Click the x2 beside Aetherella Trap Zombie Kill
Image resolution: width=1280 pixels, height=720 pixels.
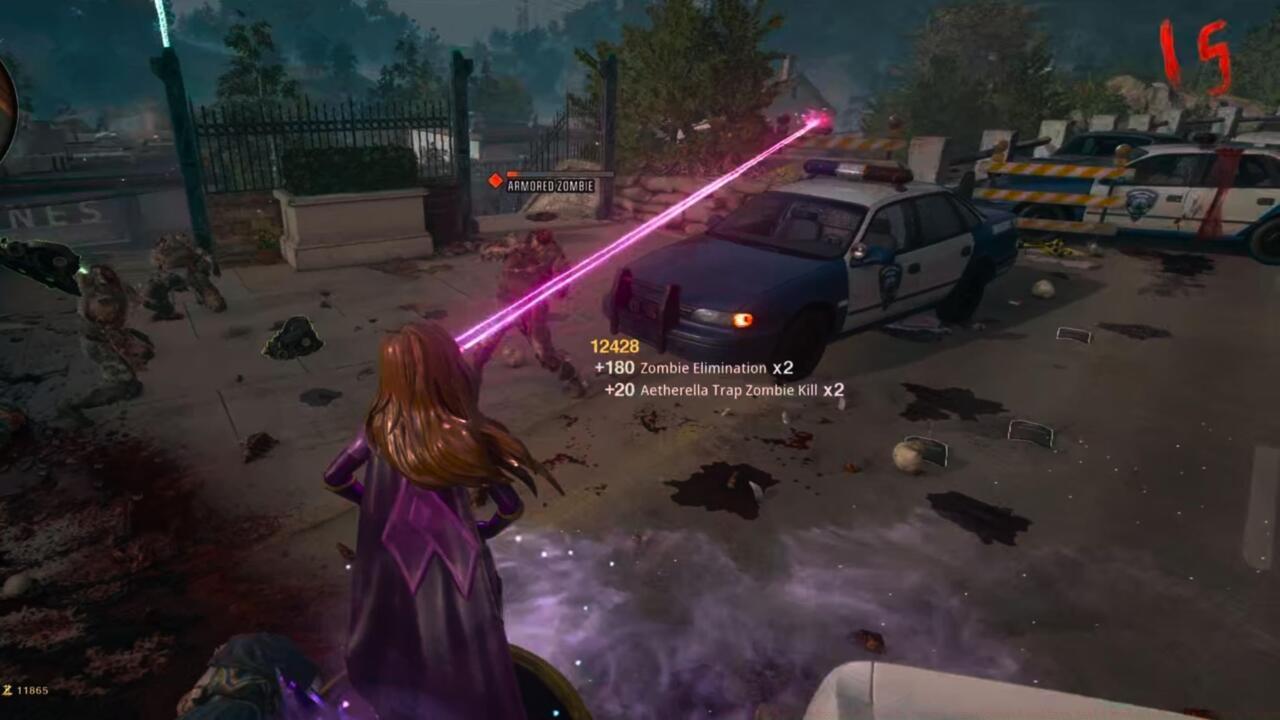(831, 392)
